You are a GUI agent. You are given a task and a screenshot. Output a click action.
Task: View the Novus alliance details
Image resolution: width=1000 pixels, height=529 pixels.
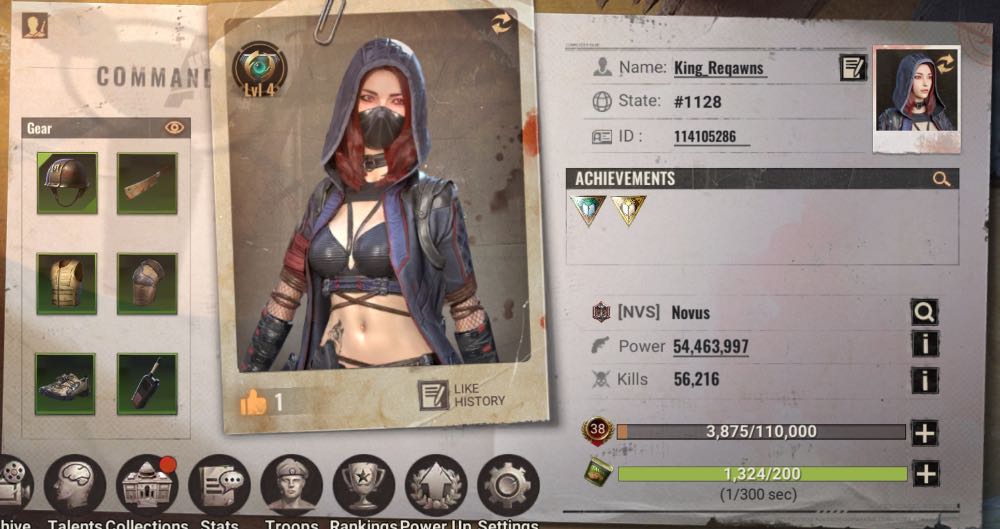(x=924, y=313)
